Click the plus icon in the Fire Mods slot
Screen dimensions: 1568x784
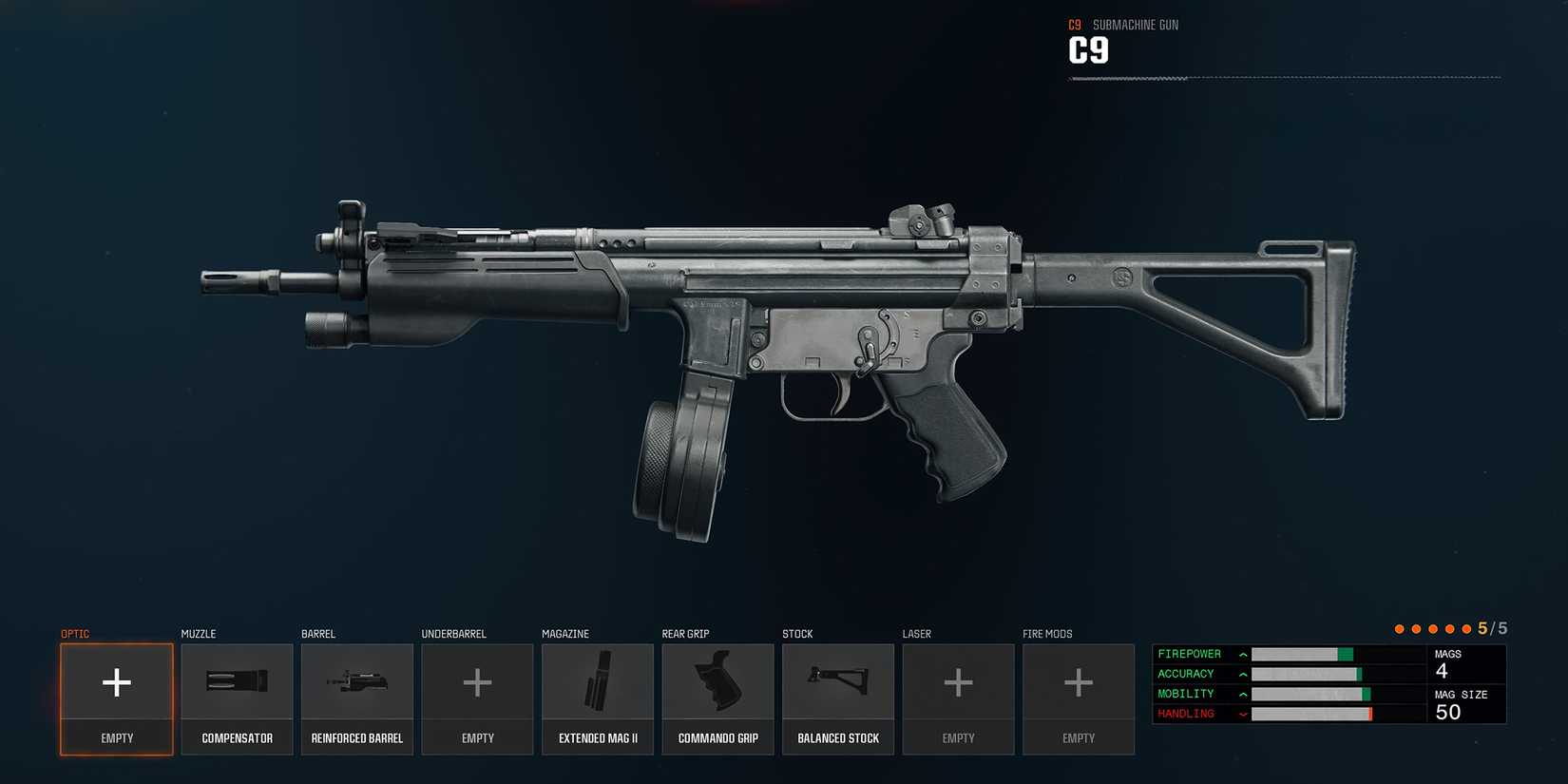coord(1079,682)
